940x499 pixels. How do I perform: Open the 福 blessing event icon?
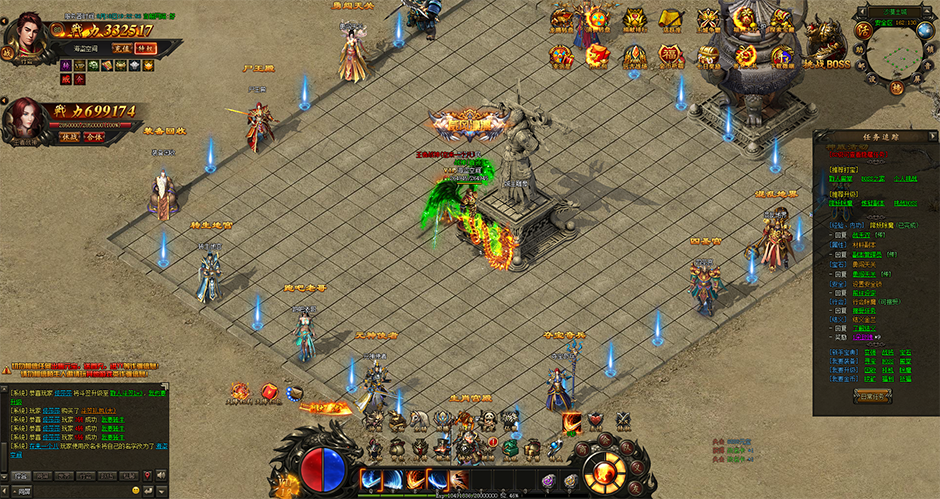668,54
